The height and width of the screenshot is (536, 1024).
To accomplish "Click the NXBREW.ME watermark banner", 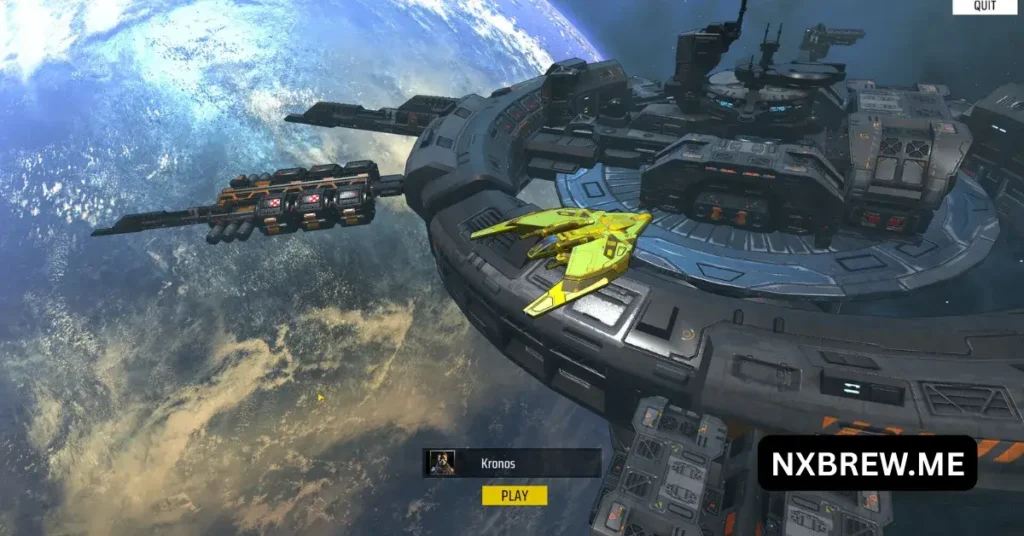I will tap(867, 463).
